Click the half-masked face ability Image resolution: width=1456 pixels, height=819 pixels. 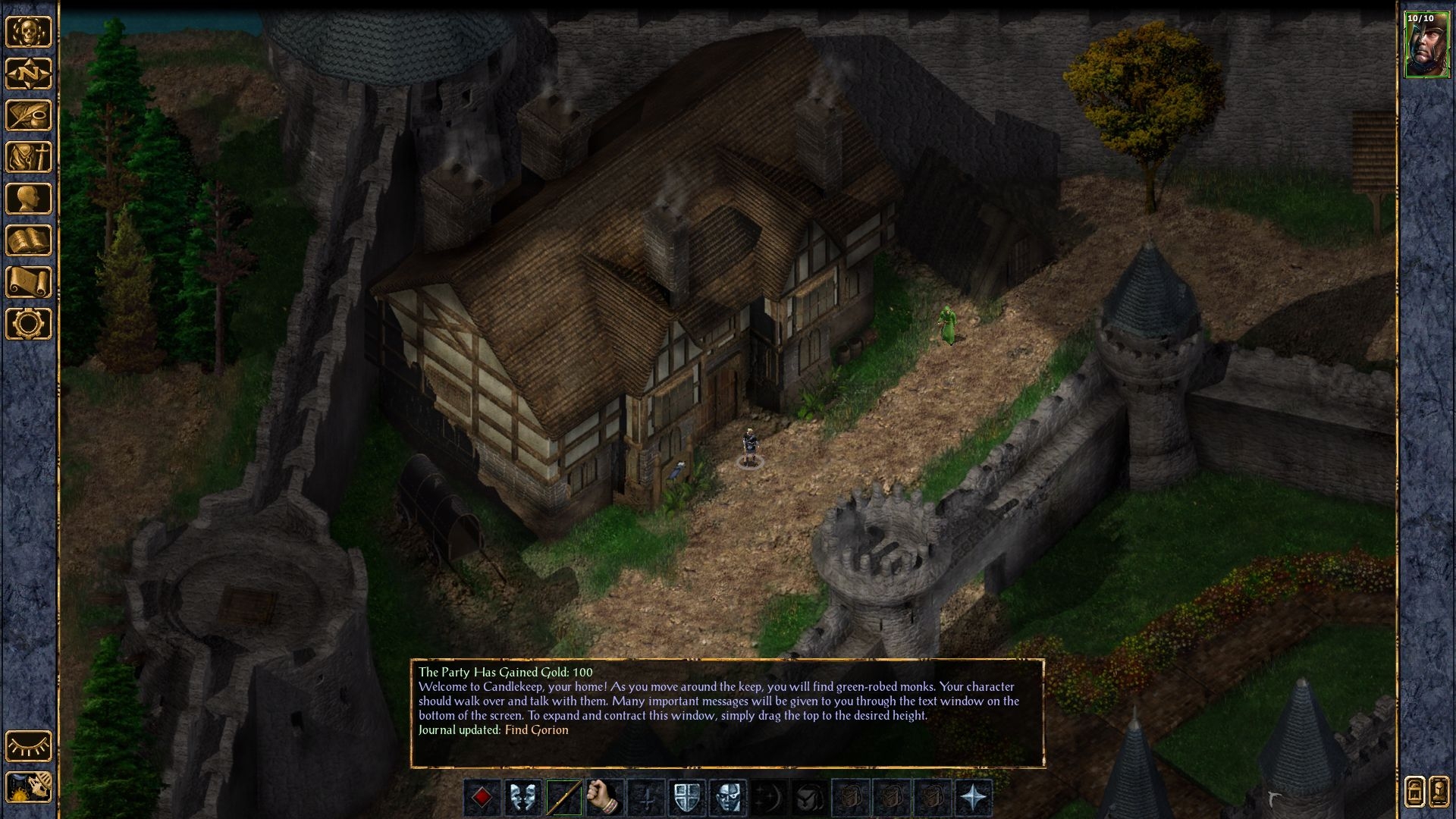coord(728,798)
